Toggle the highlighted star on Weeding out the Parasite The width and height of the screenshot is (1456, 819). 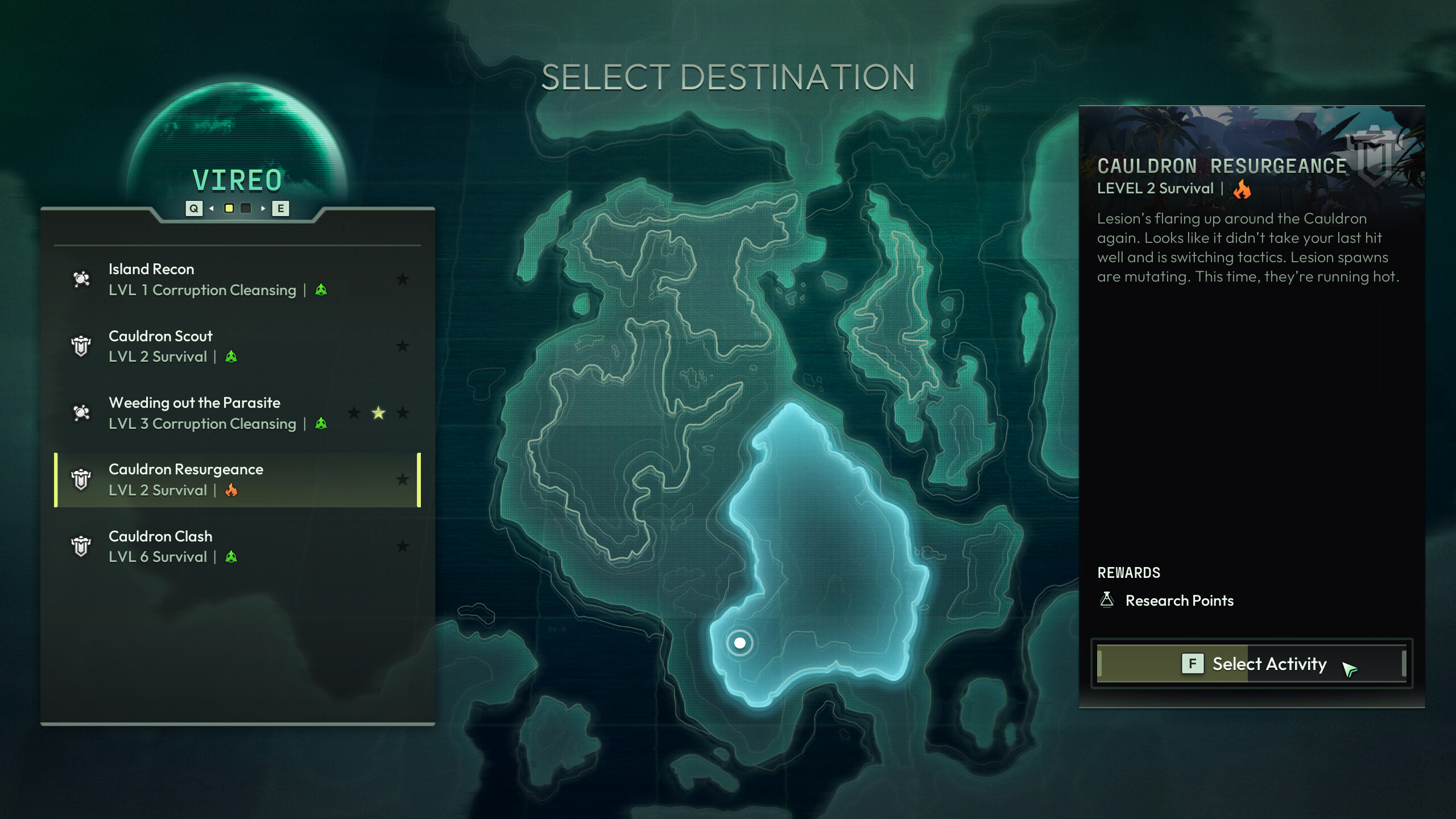click(x=378, y=413)
